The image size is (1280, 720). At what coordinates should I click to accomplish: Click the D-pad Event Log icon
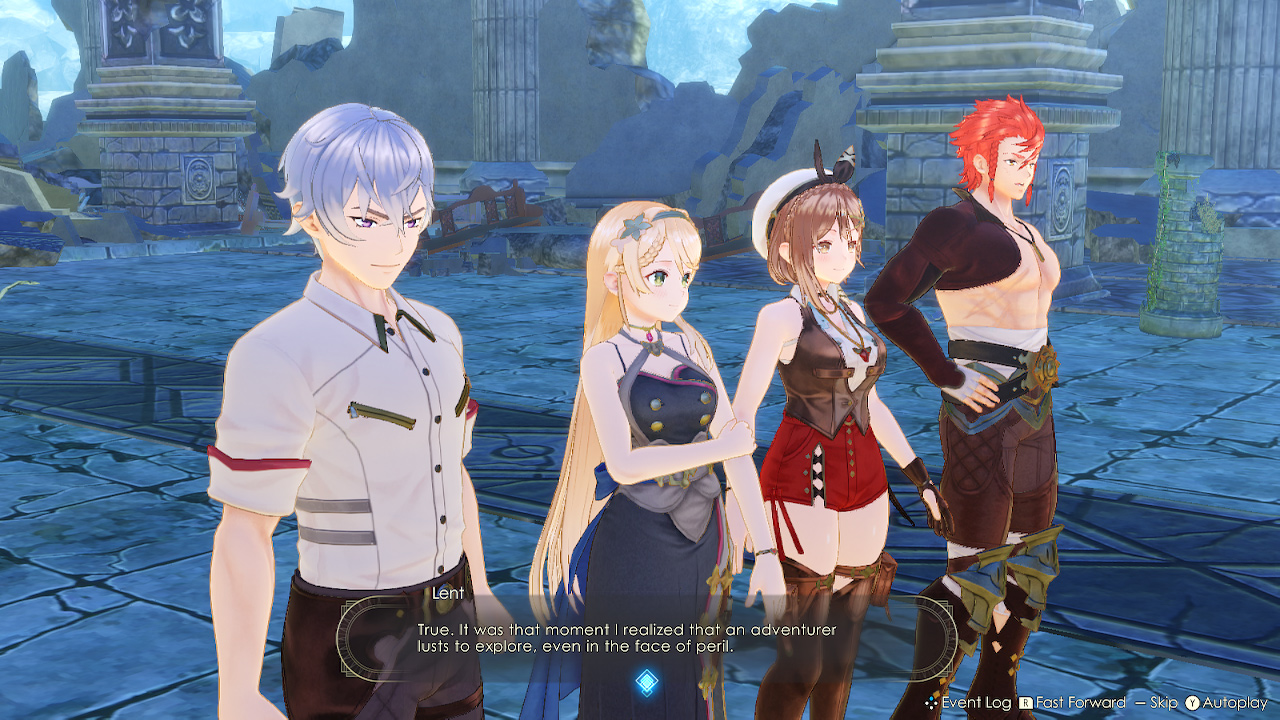click(930, 702)
